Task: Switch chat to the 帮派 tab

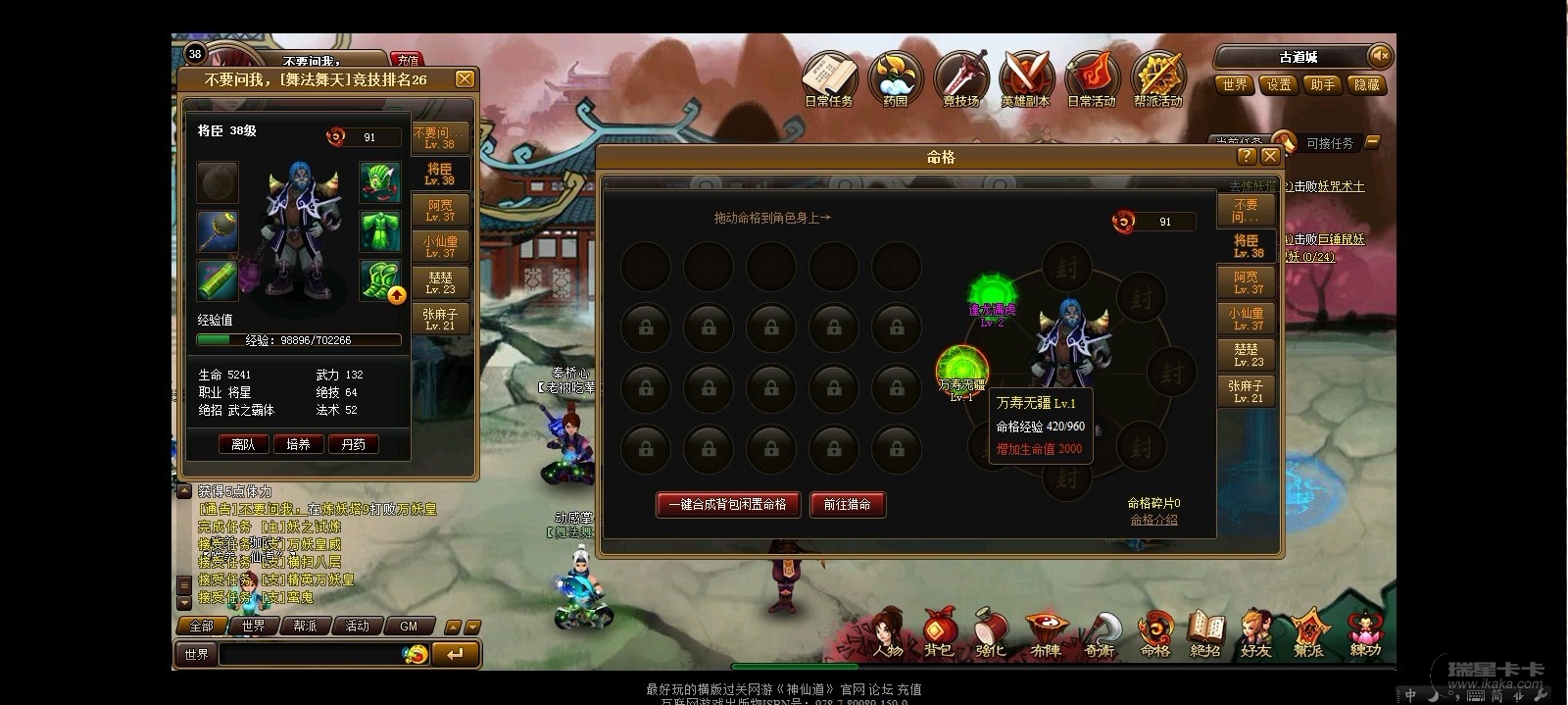Action: [305, 626]
